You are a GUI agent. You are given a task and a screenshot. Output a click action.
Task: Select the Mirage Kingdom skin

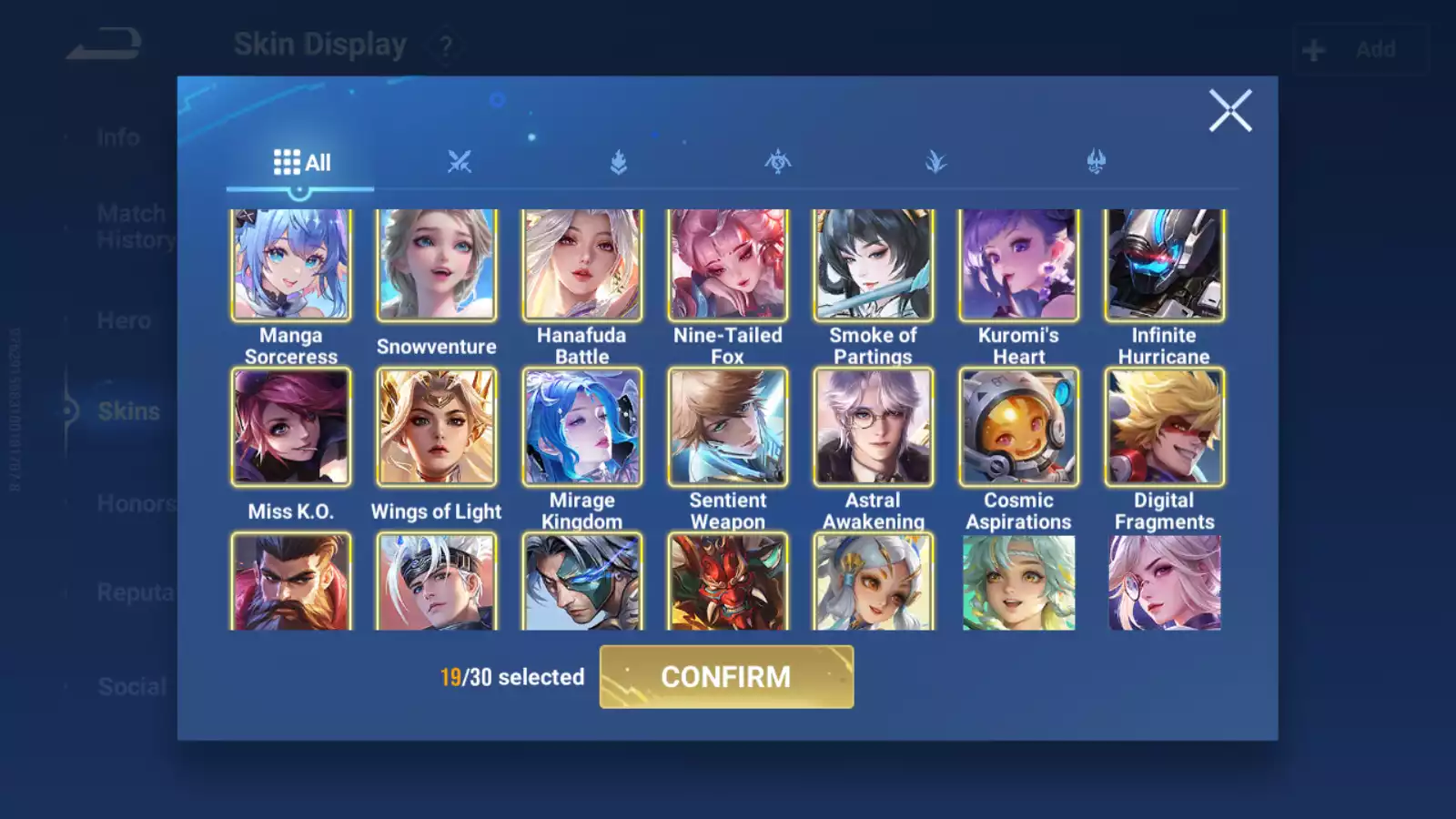point(582,427)
